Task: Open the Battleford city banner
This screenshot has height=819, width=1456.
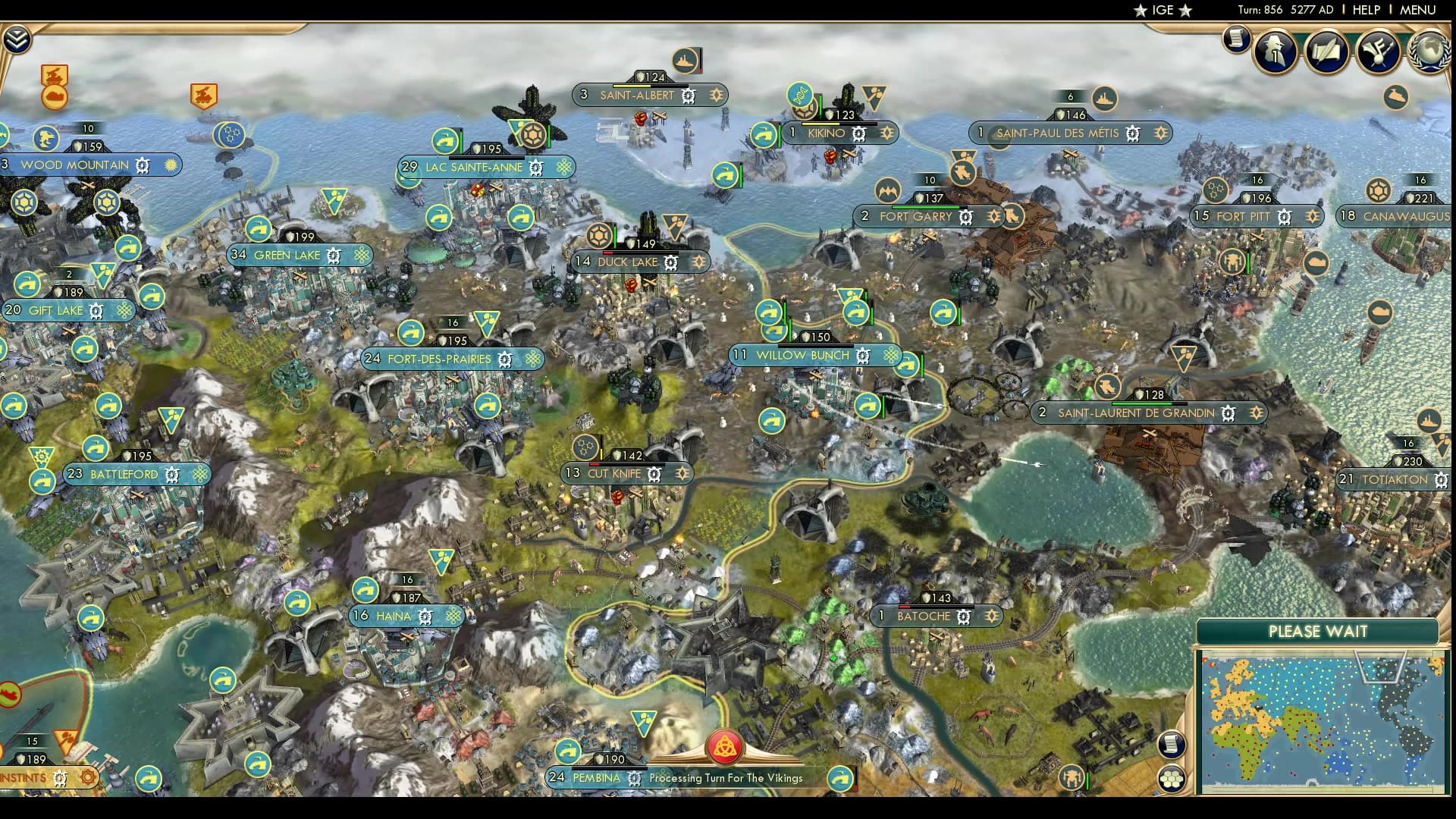Action: pos(124,475)
